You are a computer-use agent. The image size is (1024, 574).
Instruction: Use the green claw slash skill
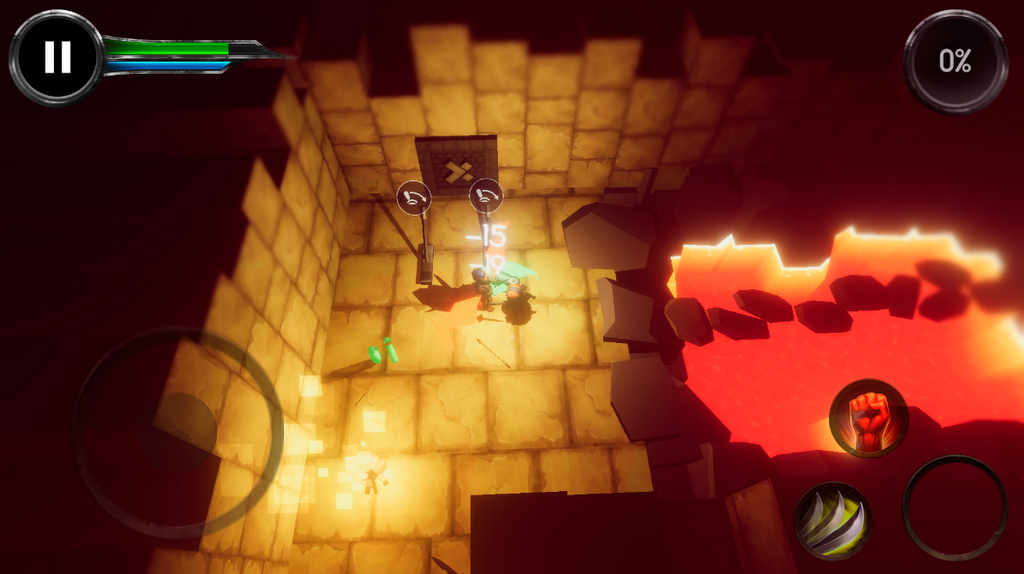click(832, 520)
